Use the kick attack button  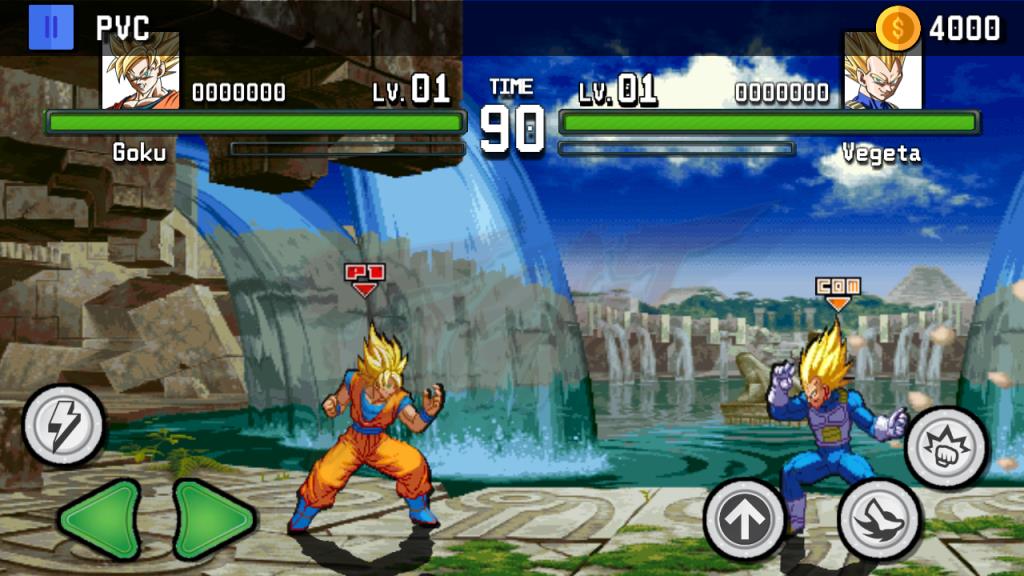point(878,519)
